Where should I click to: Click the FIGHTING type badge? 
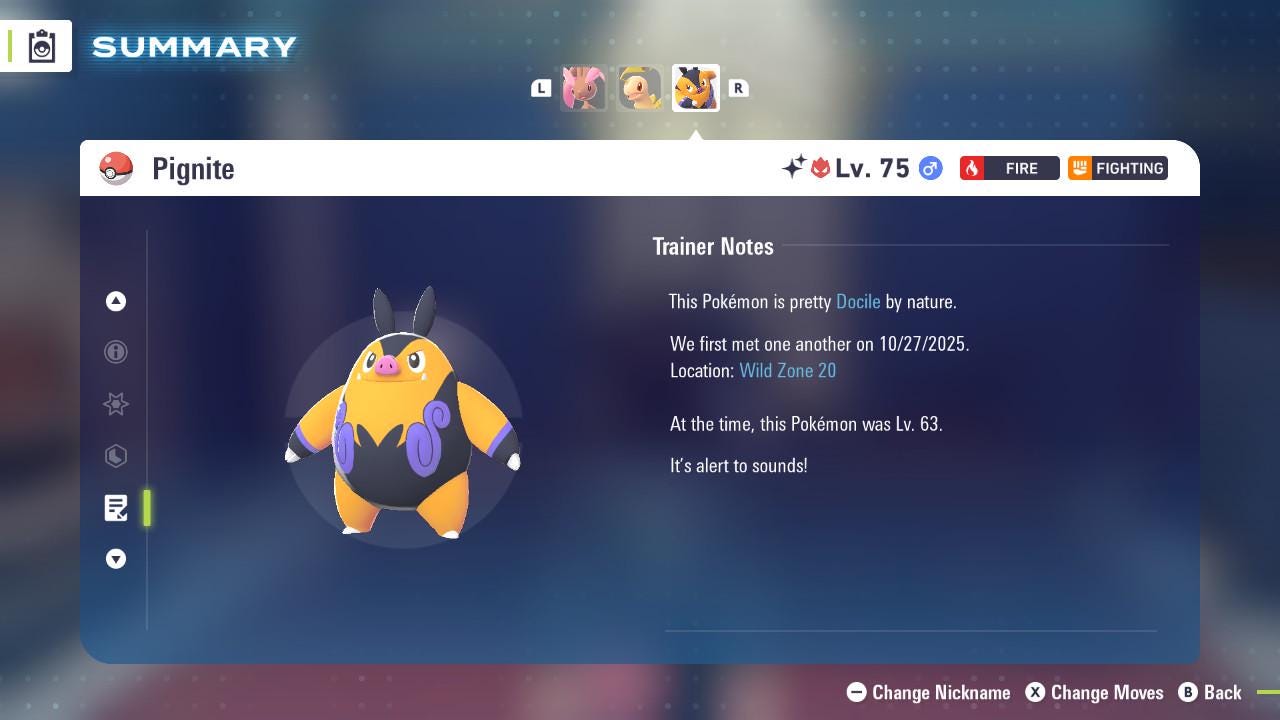click(1117, 168)
